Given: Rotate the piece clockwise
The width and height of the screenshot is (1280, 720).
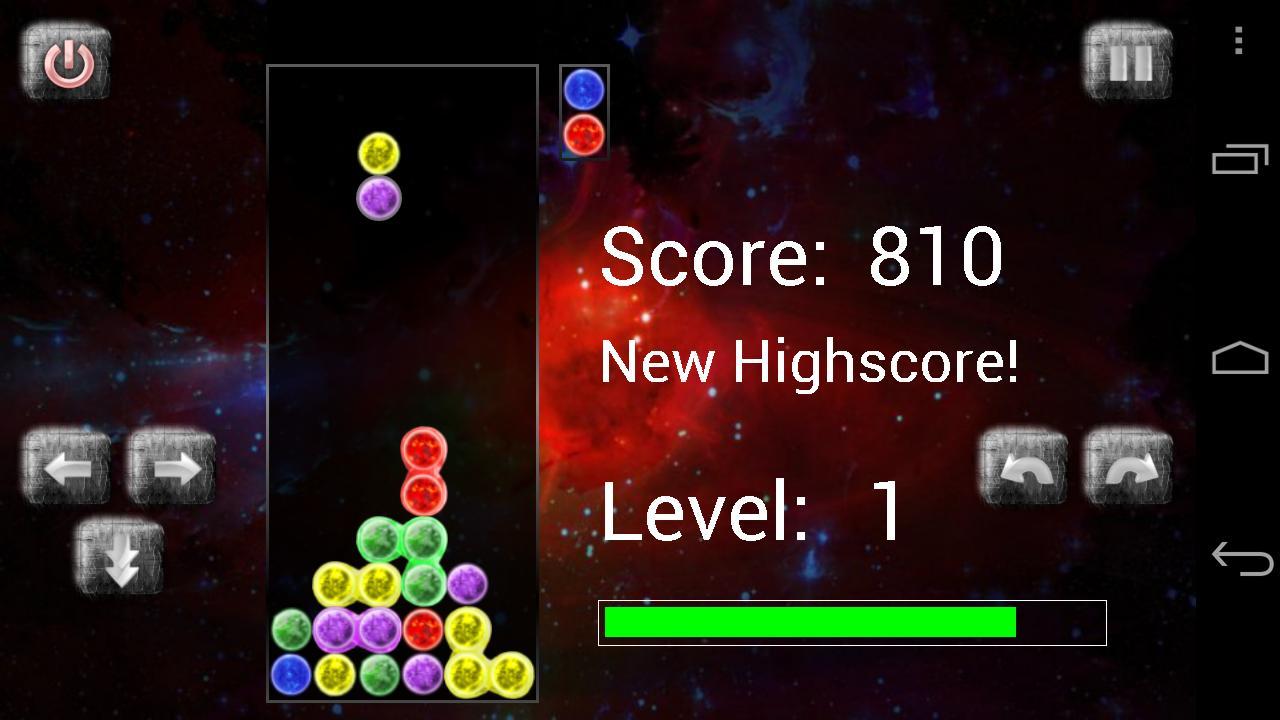Looking at the screenshot, I should tap(1127, 464).
